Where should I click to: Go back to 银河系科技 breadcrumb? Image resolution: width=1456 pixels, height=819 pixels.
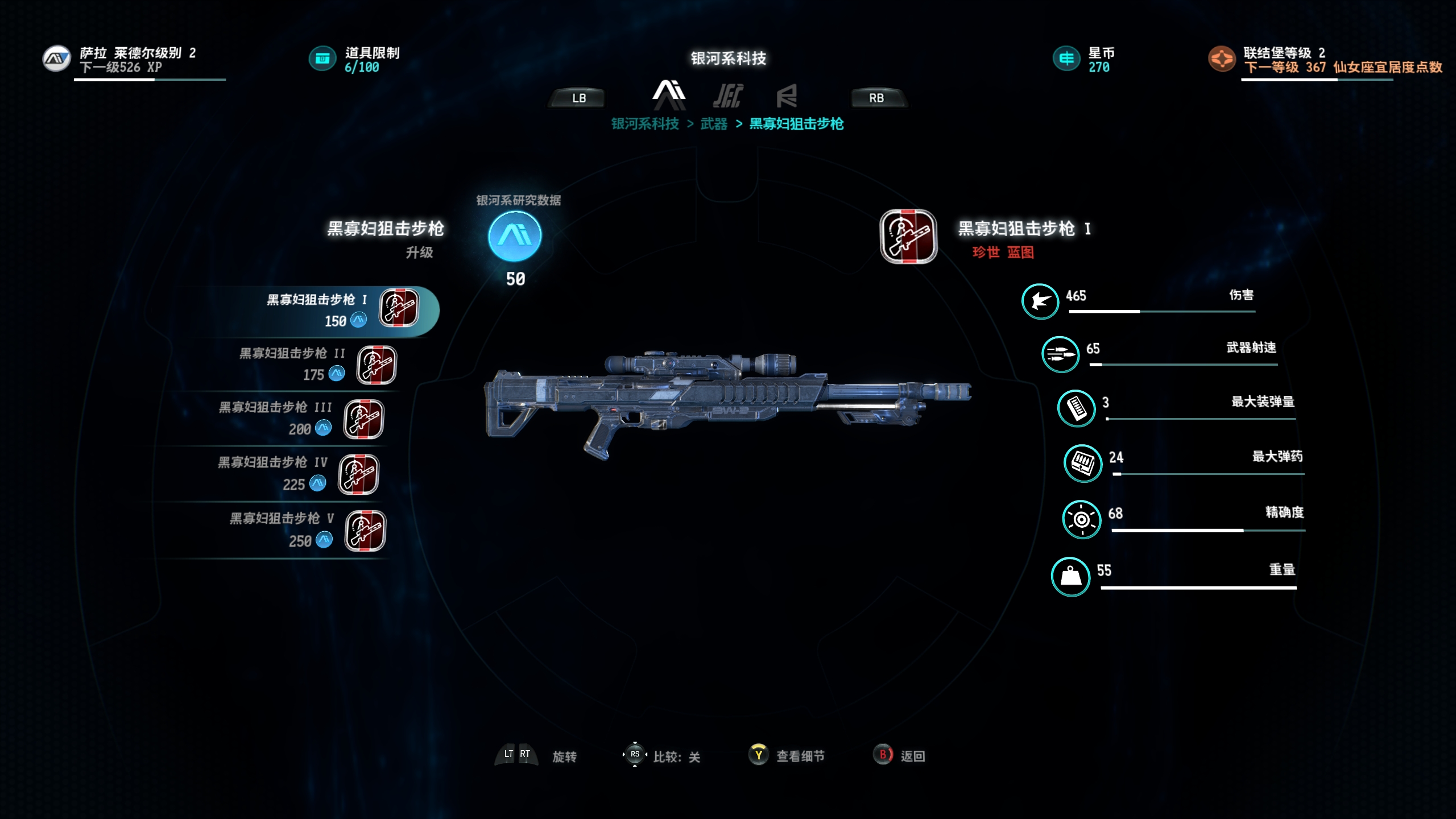[645, 124]
